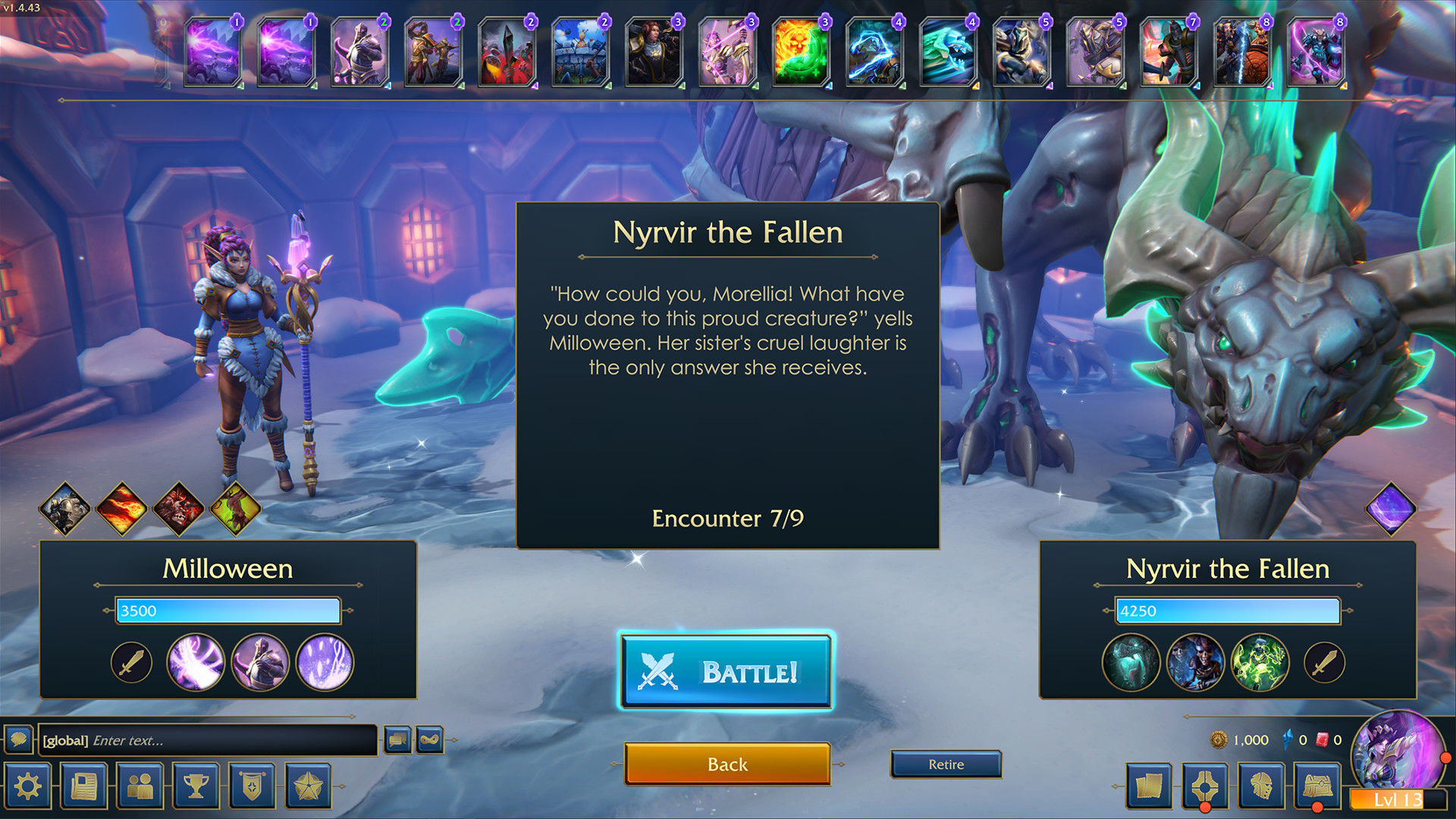Select the first 1-cost card thumbnail
1456x819 pixels.
click(212, 53)
